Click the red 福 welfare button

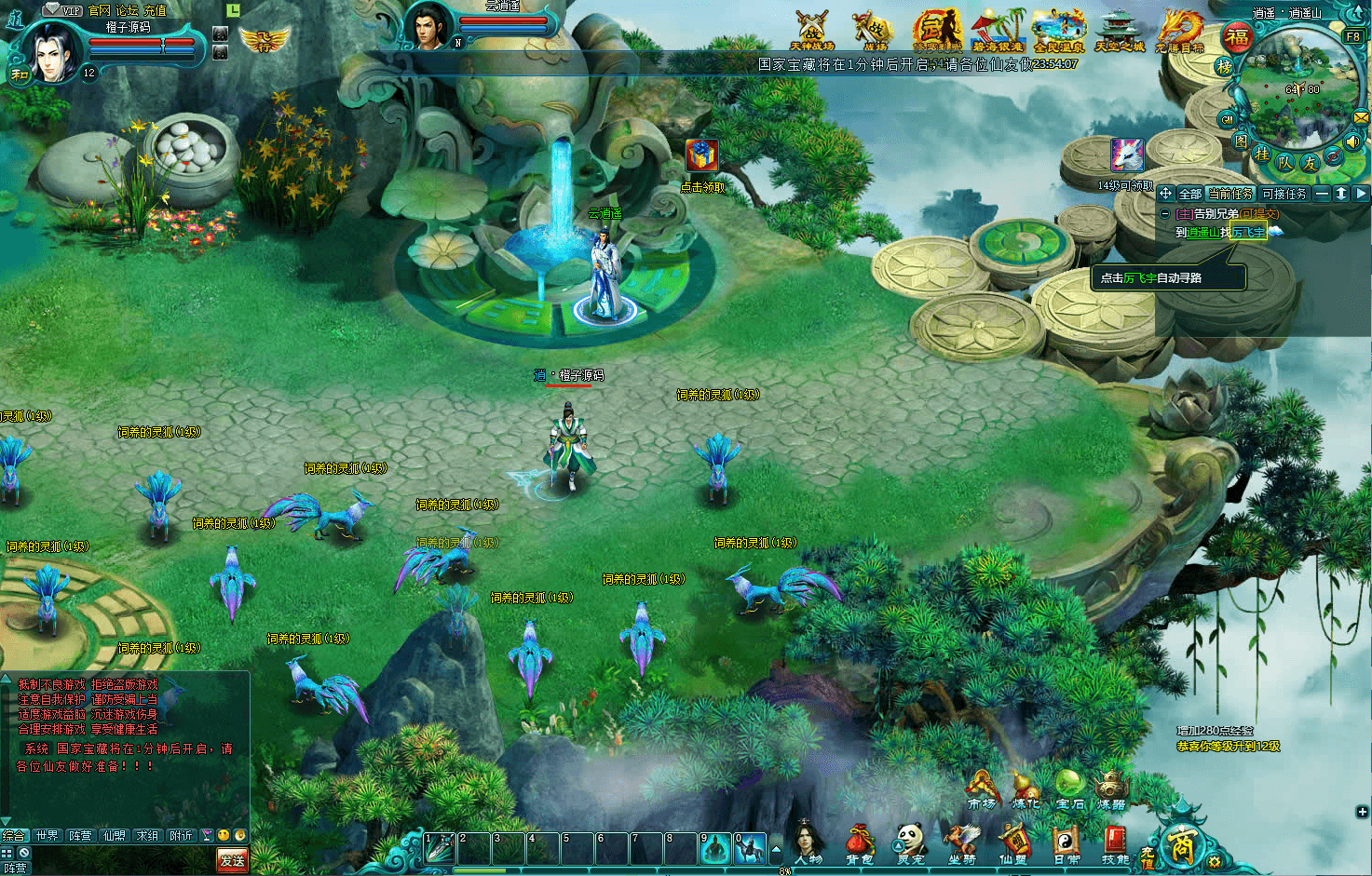1237,37
